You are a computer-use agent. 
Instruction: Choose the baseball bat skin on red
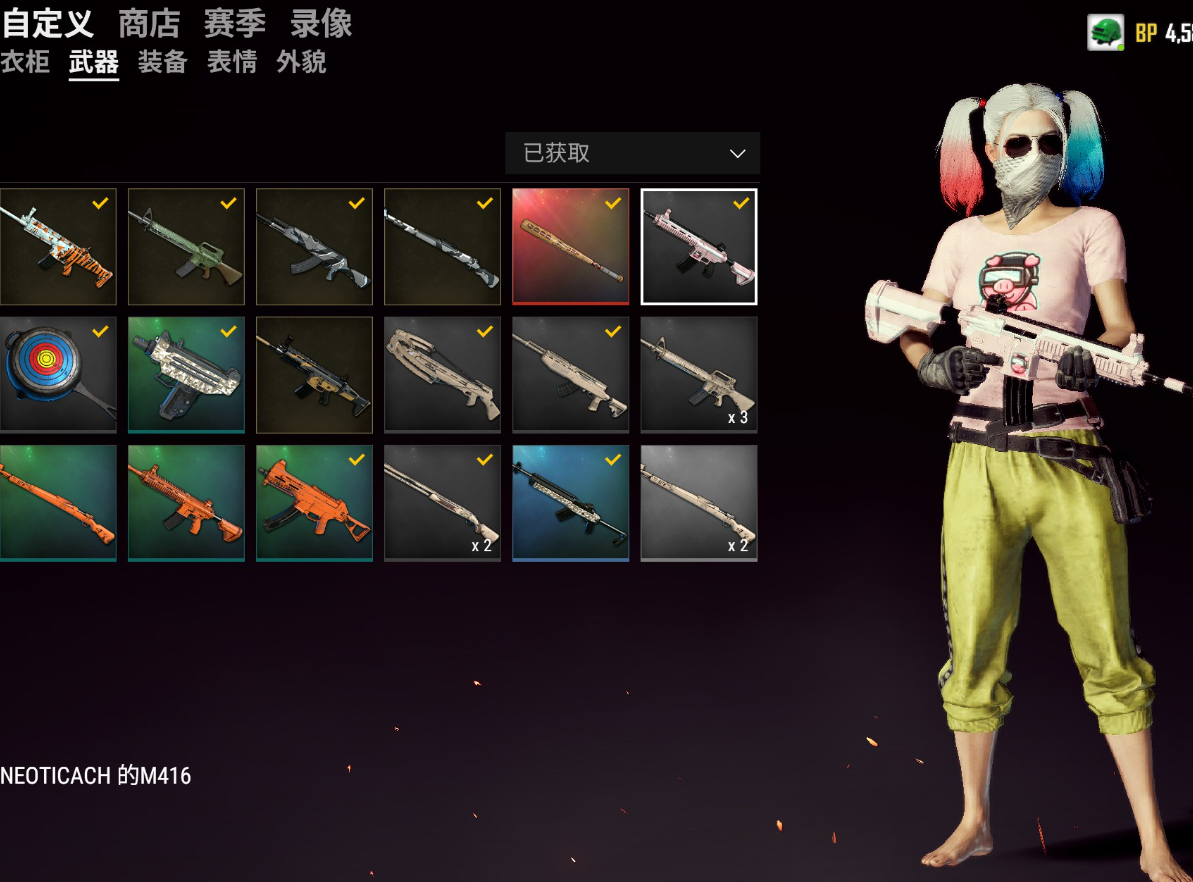[571, 246]
